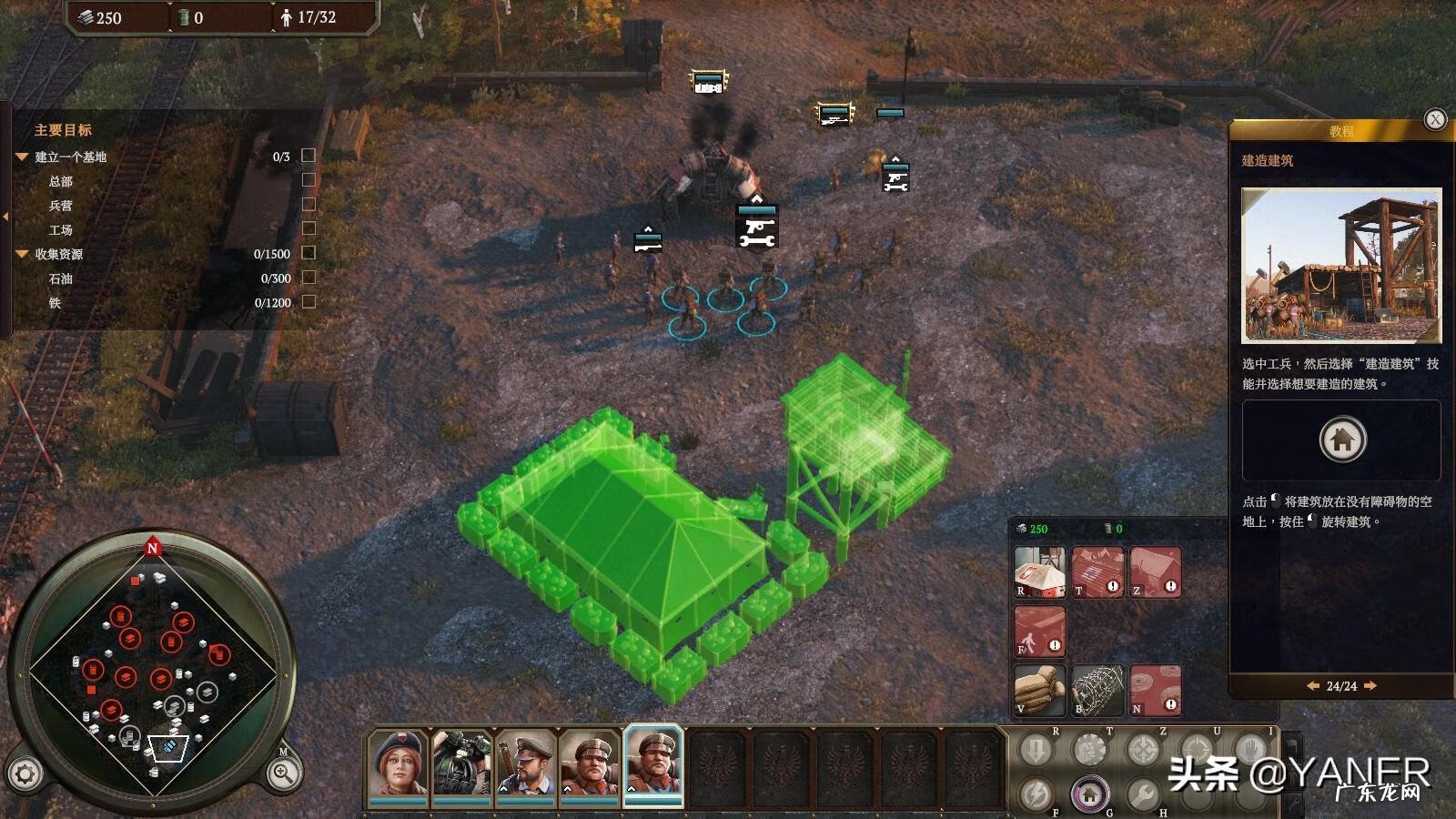This screenshot has height=819, width=1456.
Task: Activate the lightning bolt command button
Action: 1036,794
